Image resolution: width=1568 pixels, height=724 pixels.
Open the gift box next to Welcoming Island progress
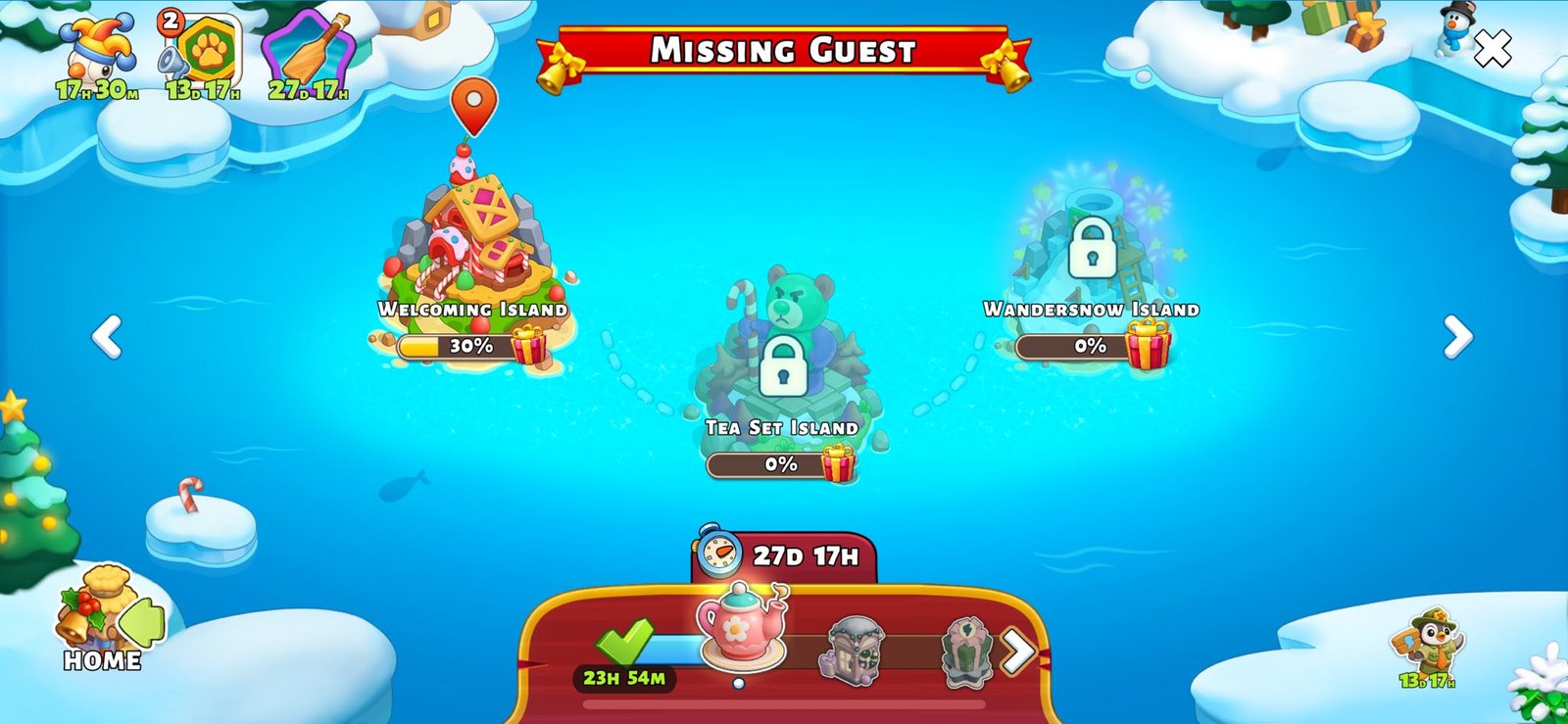pos(526,348)
